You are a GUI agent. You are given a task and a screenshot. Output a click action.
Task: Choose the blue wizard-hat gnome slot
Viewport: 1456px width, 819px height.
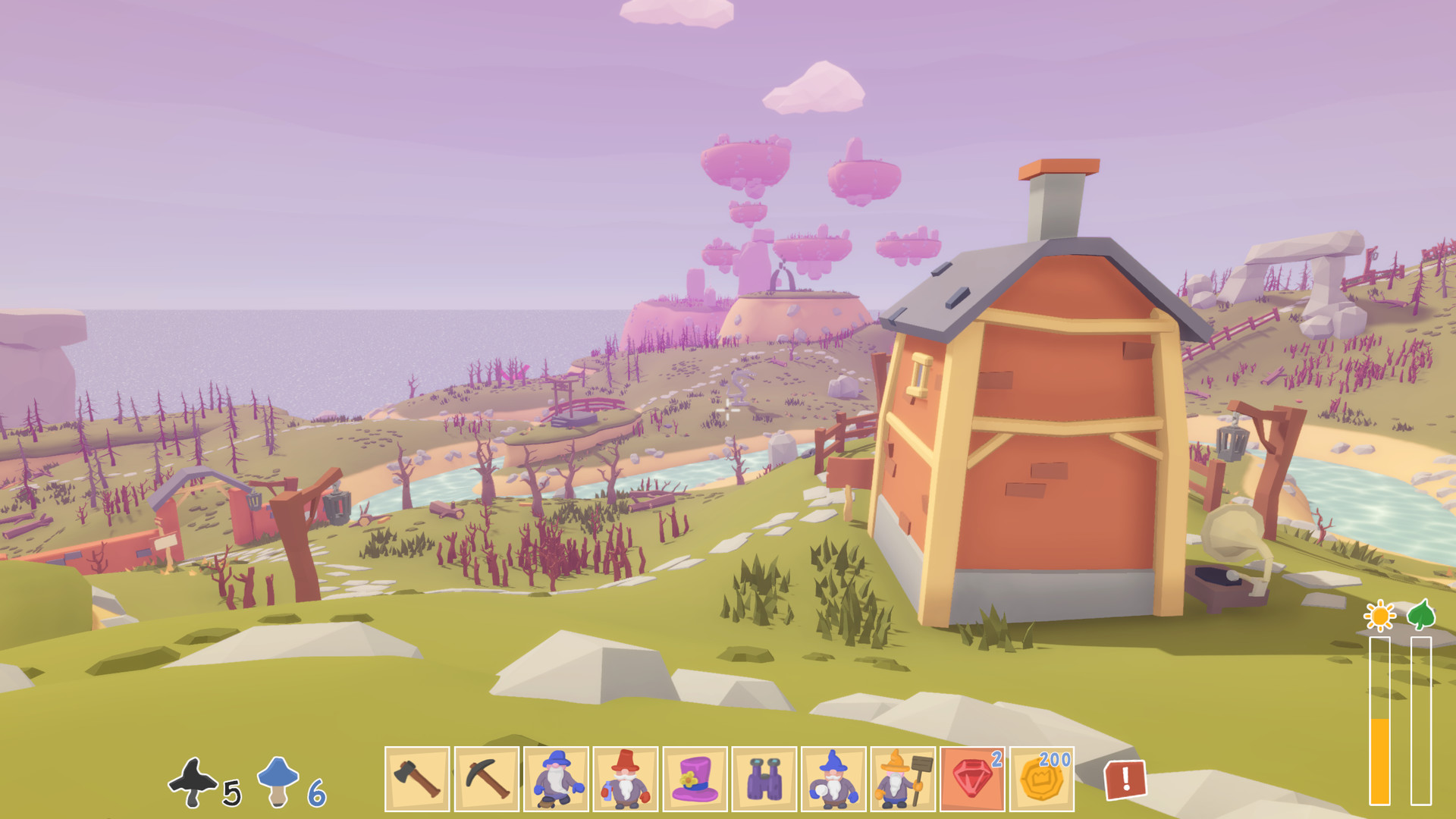[x=833, y=779]
